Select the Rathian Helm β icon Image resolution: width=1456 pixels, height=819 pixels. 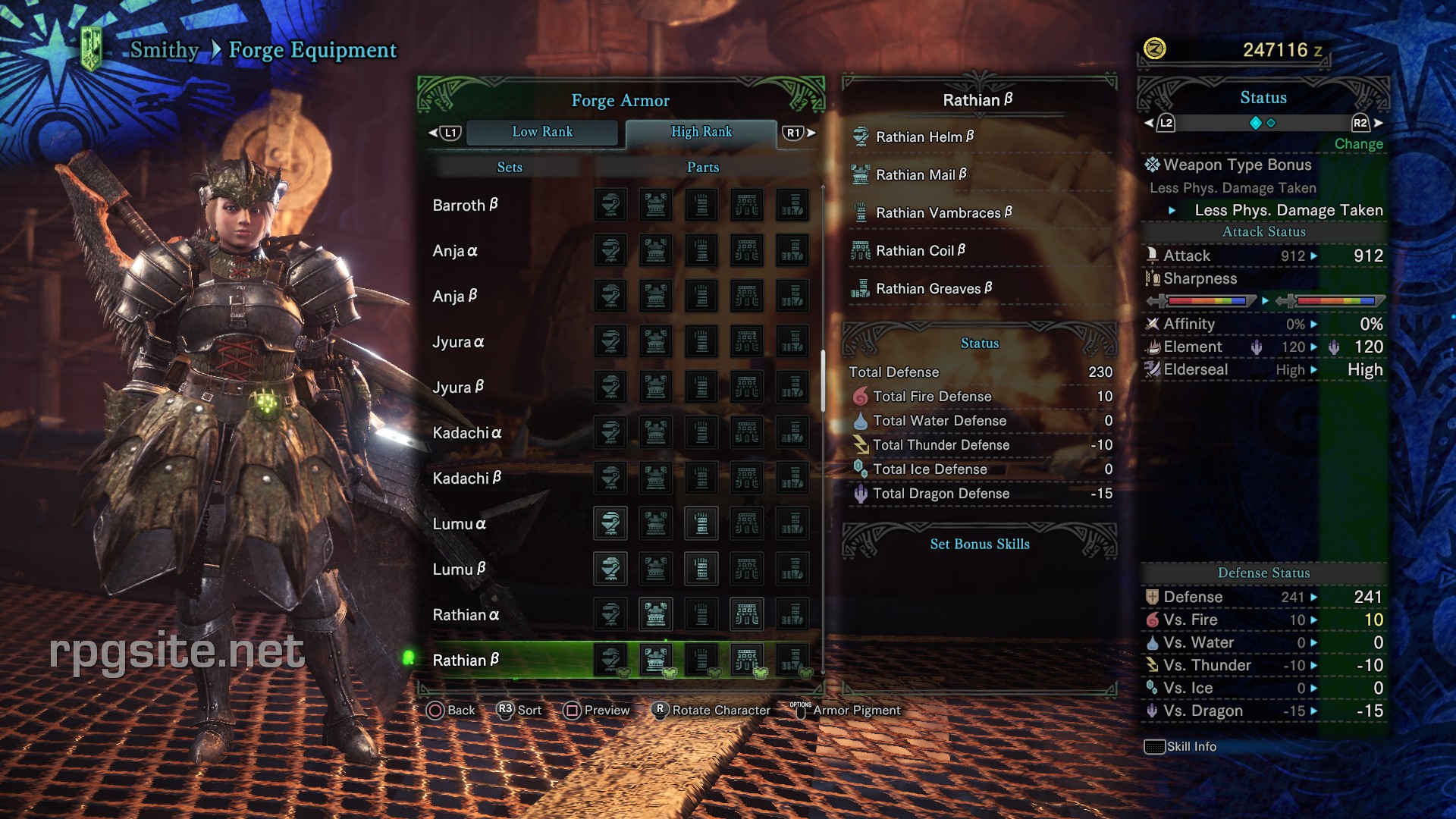pyautogui.click(x=859, y=137)
